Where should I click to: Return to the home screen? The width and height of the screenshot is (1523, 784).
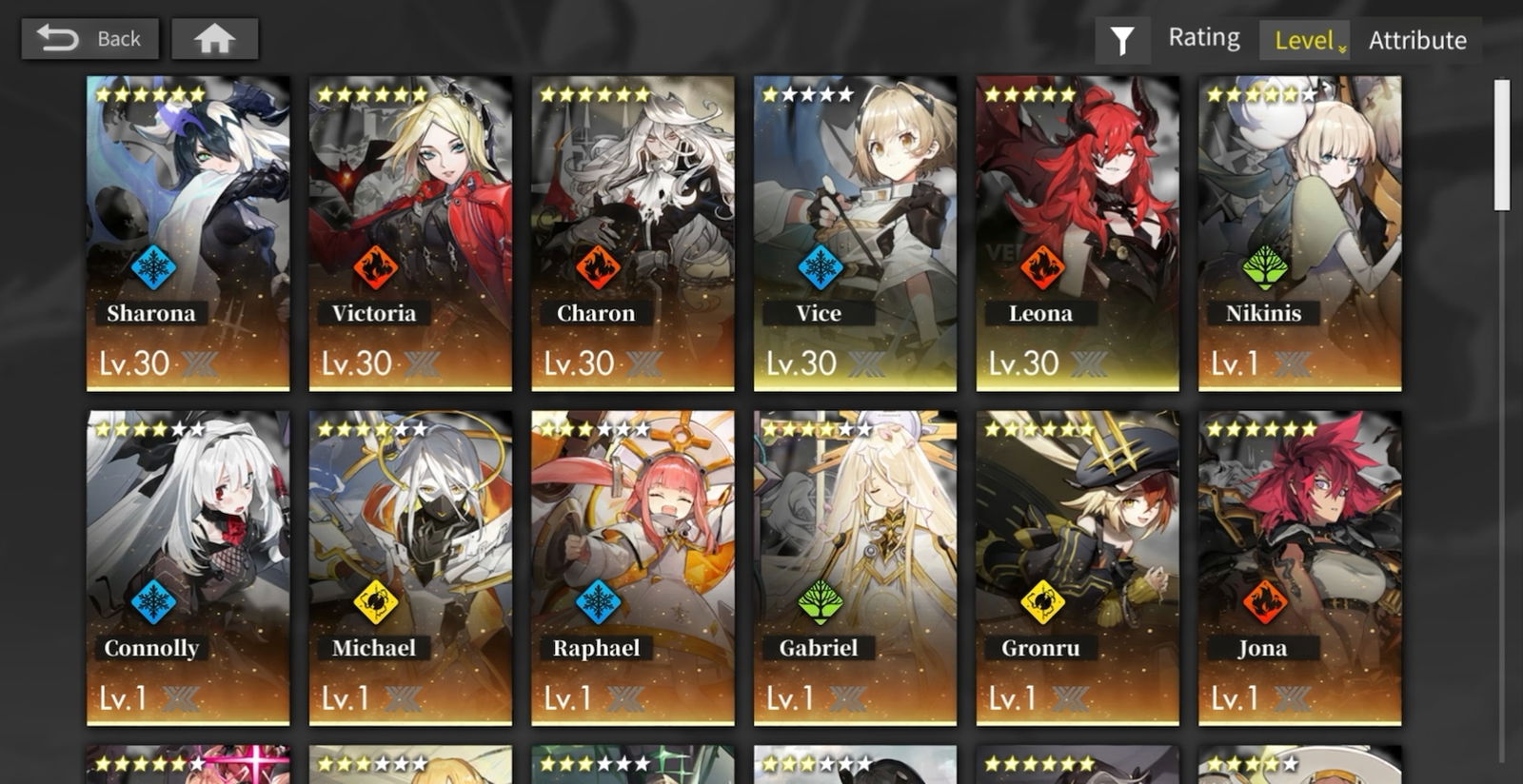[214, 39]
